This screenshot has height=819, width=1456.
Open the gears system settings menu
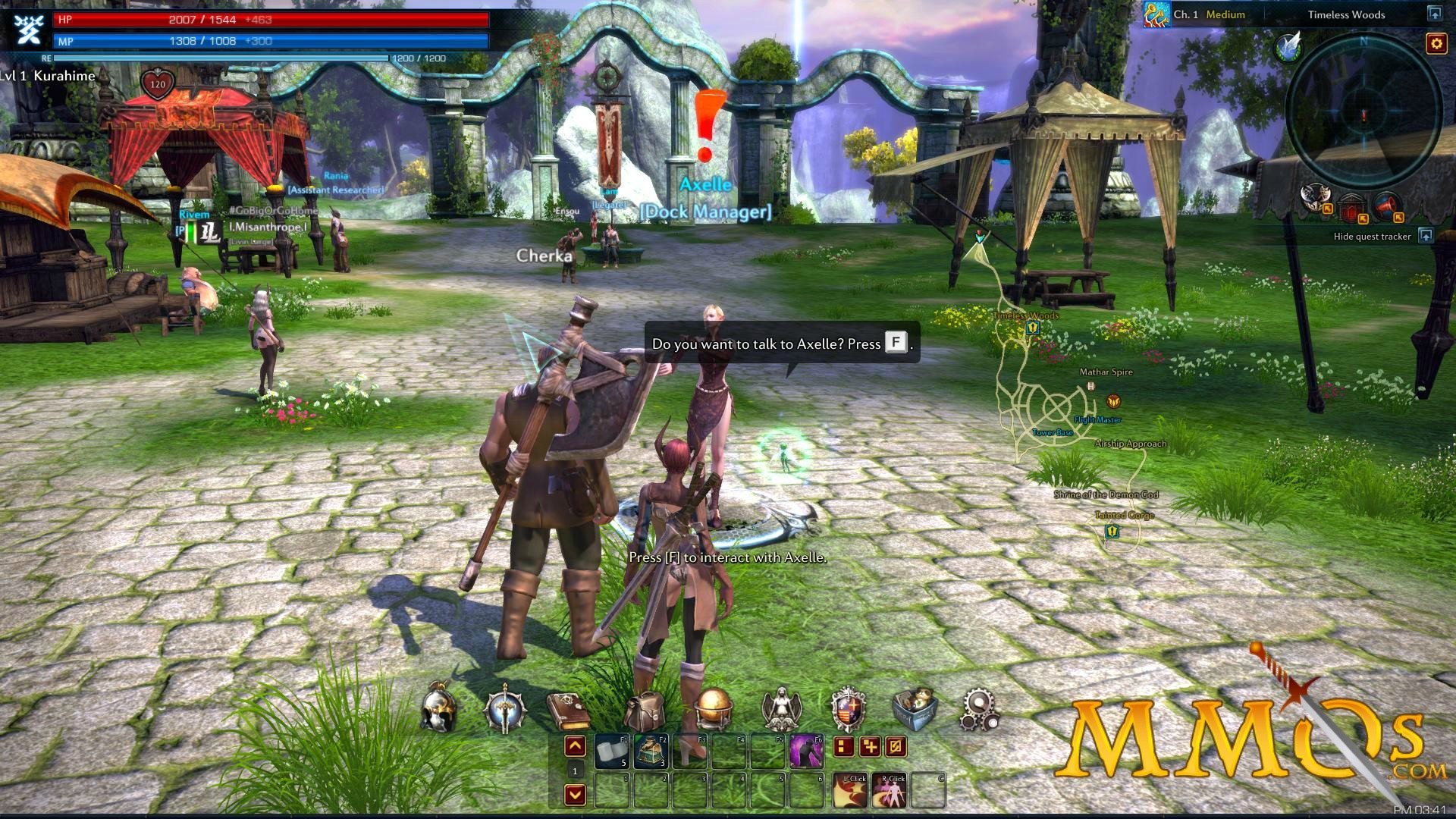979,710
